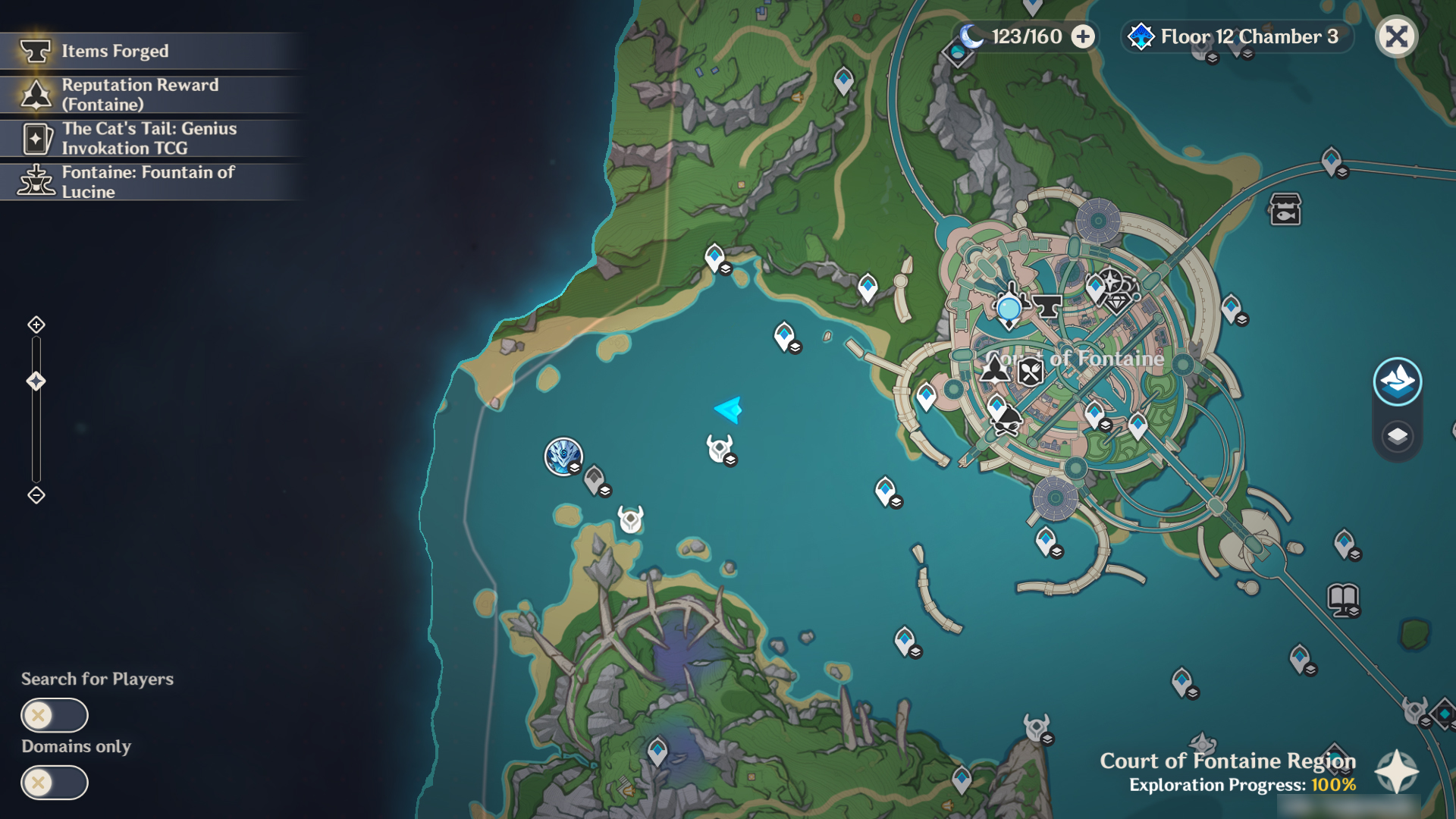Expand the Items Forged entry in left panel
The image size is (1456, 819).
coord(152,51)
